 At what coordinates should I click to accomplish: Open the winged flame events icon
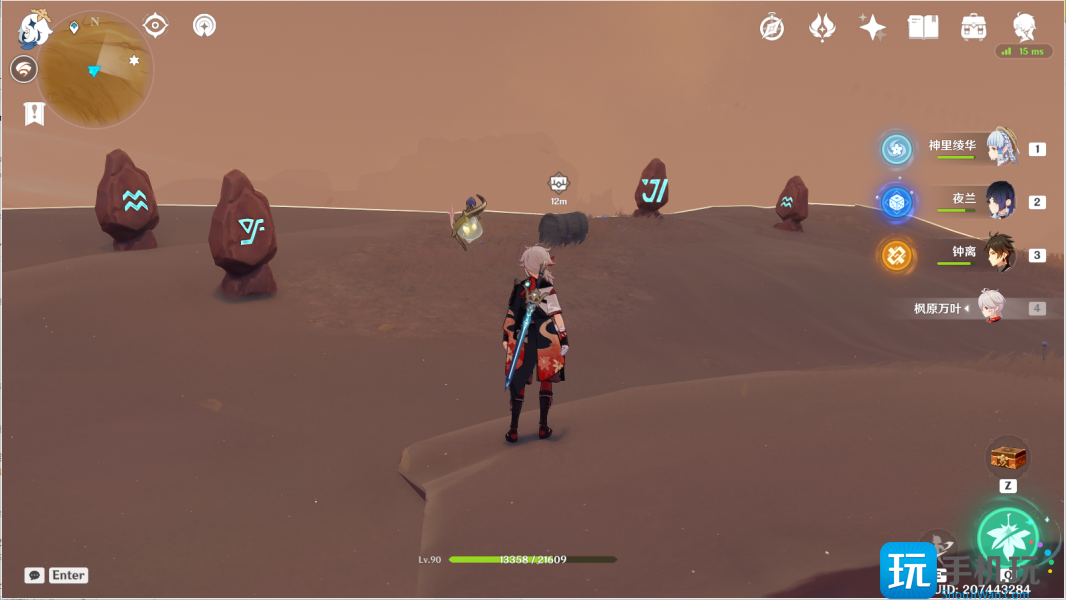pyautogui.click(x=822, y=28)
